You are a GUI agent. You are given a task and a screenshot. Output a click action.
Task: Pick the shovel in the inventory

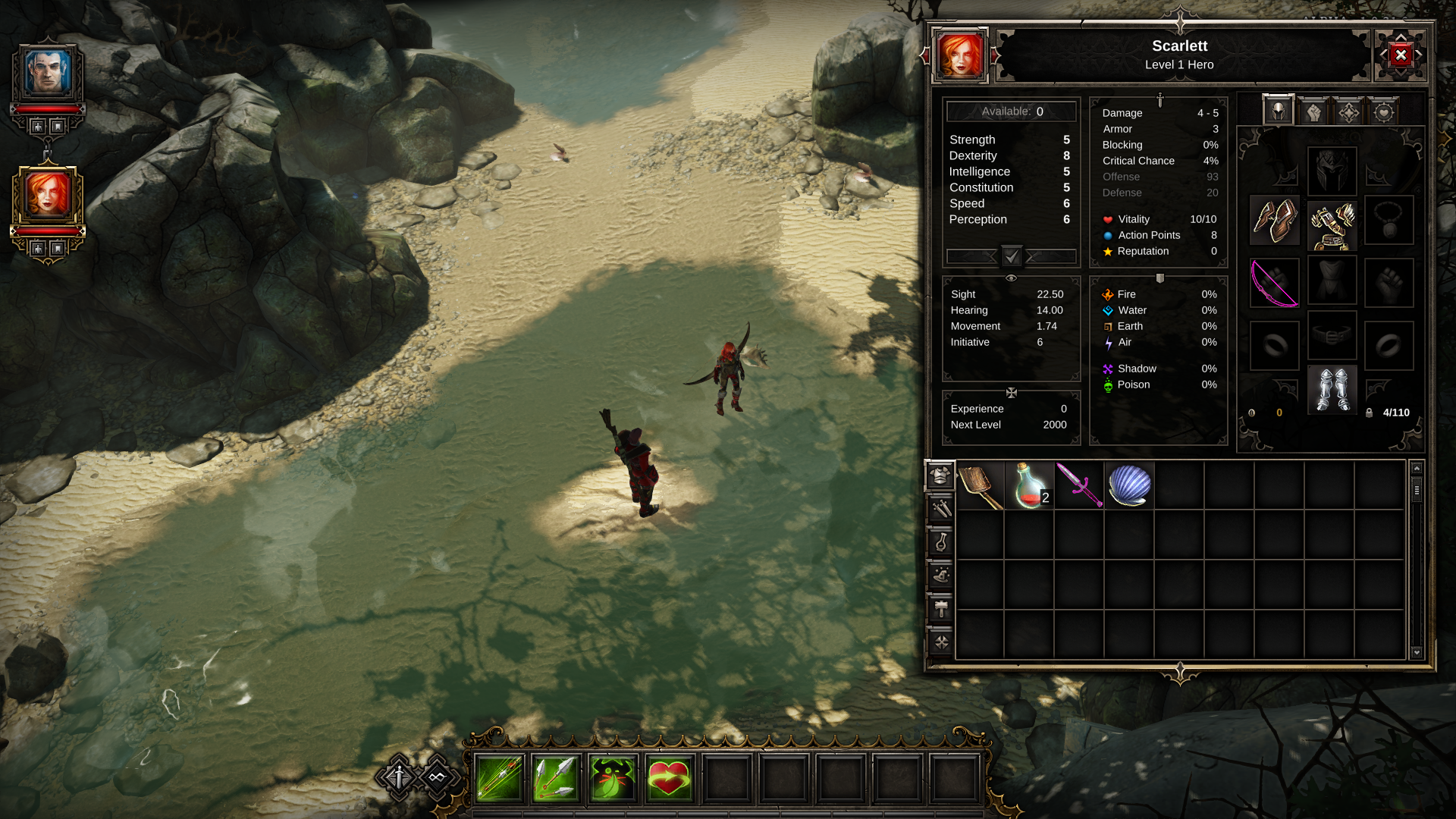point(981,485)
